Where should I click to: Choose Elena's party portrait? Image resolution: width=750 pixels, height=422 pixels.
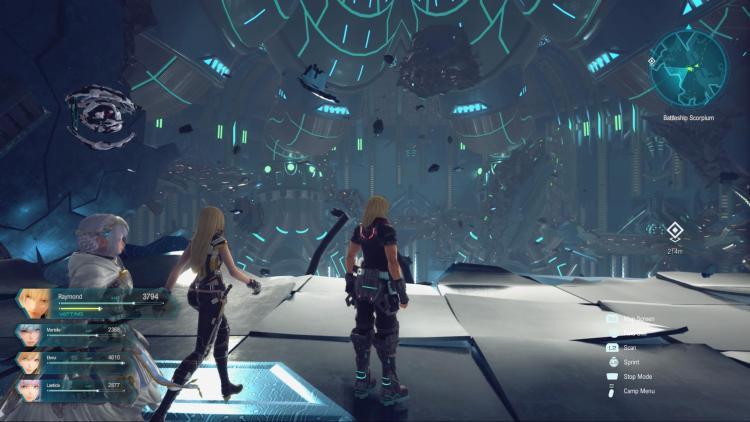(x=29, y=362)
